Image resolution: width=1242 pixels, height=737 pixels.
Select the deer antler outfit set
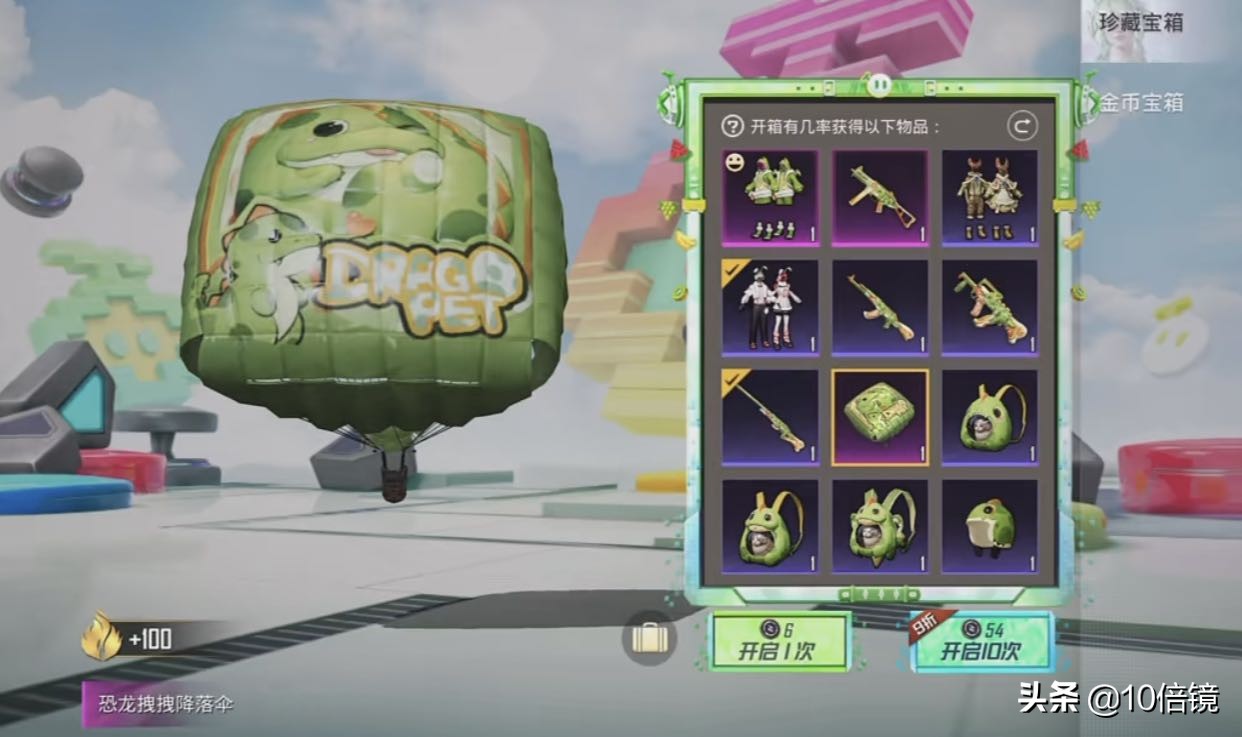(x=989, y=197)
